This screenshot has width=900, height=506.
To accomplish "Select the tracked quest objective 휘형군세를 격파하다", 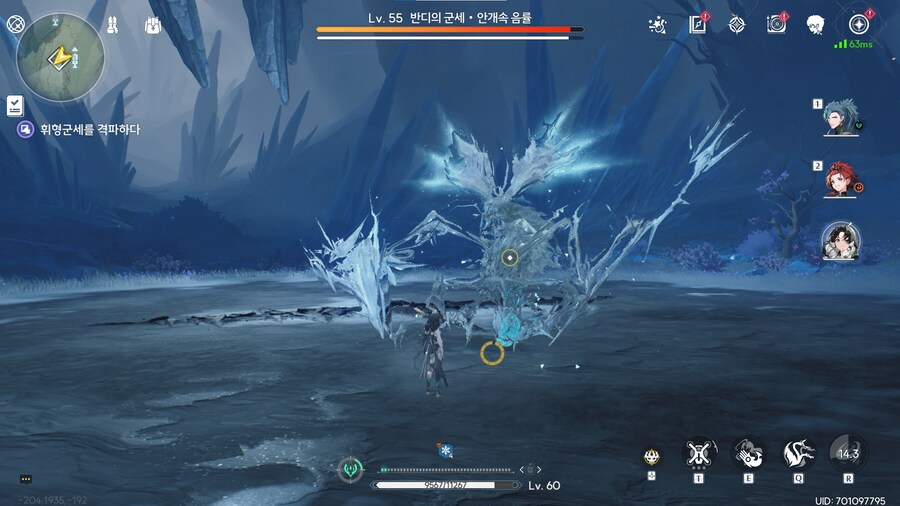I will [78, 130].
